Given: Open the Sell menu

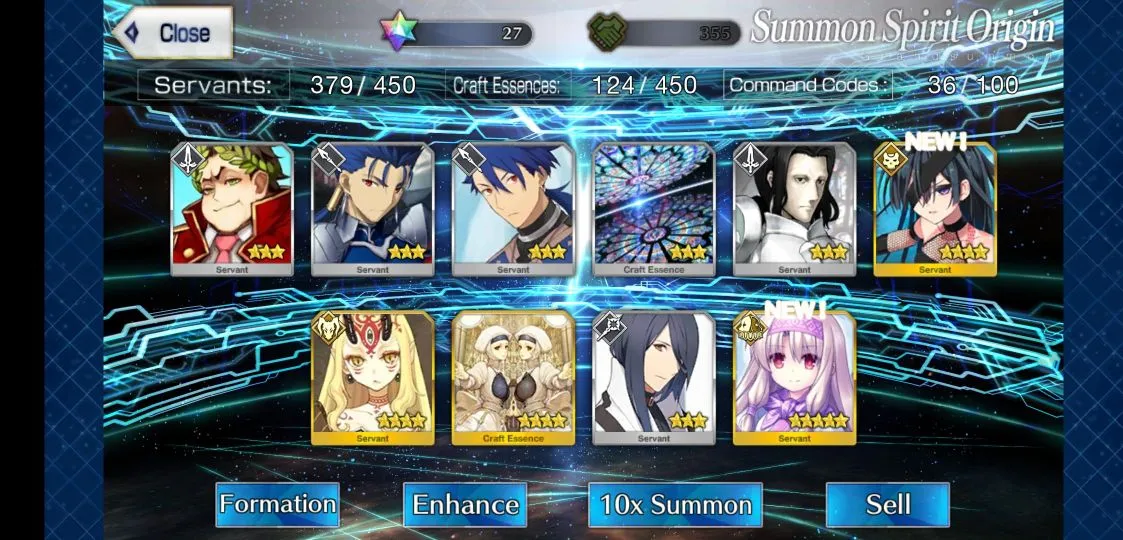Looking at the screenshot, I should pyautogui.click(x=887, y=504).
